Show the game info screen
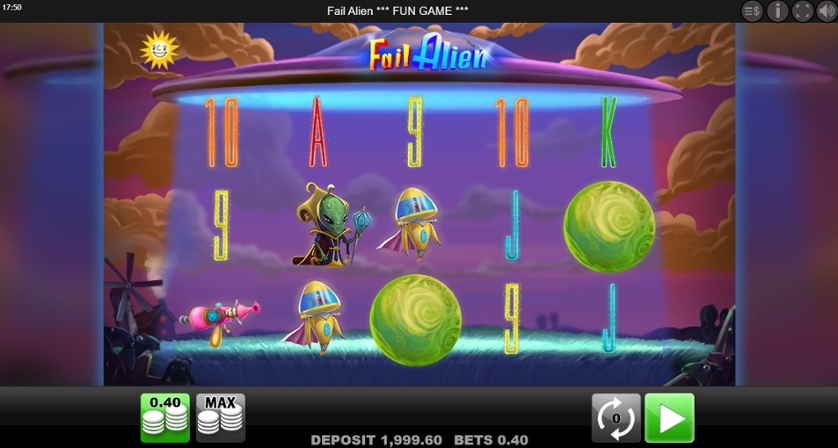838x448 pixels. (777, 11)
